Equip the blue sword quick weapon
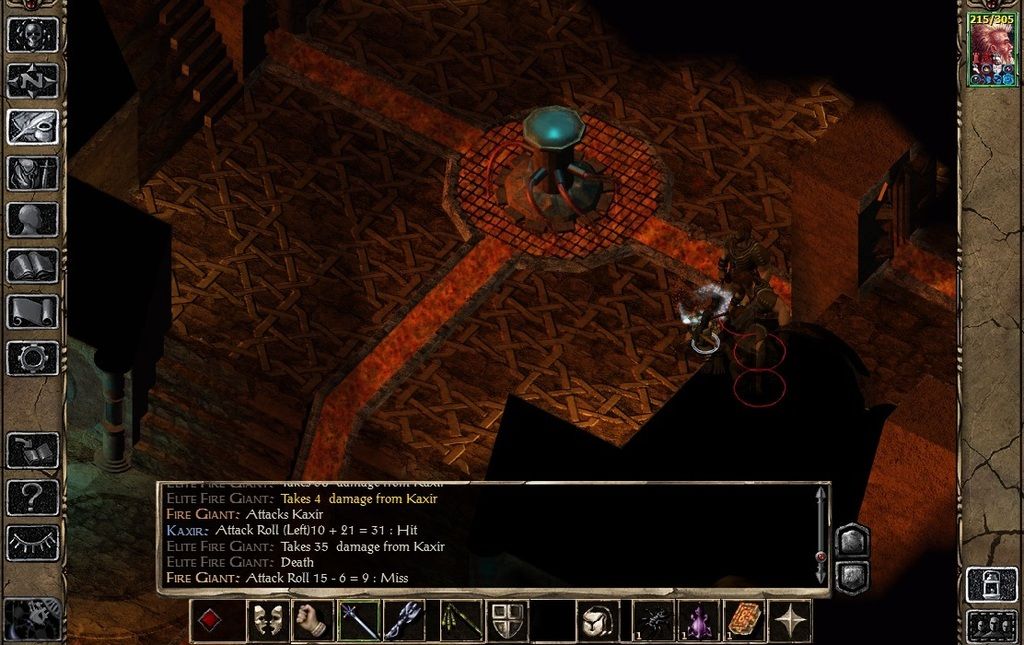This screenshot has width=1024, height=645. pyautogui.click(x=358, y=621)
